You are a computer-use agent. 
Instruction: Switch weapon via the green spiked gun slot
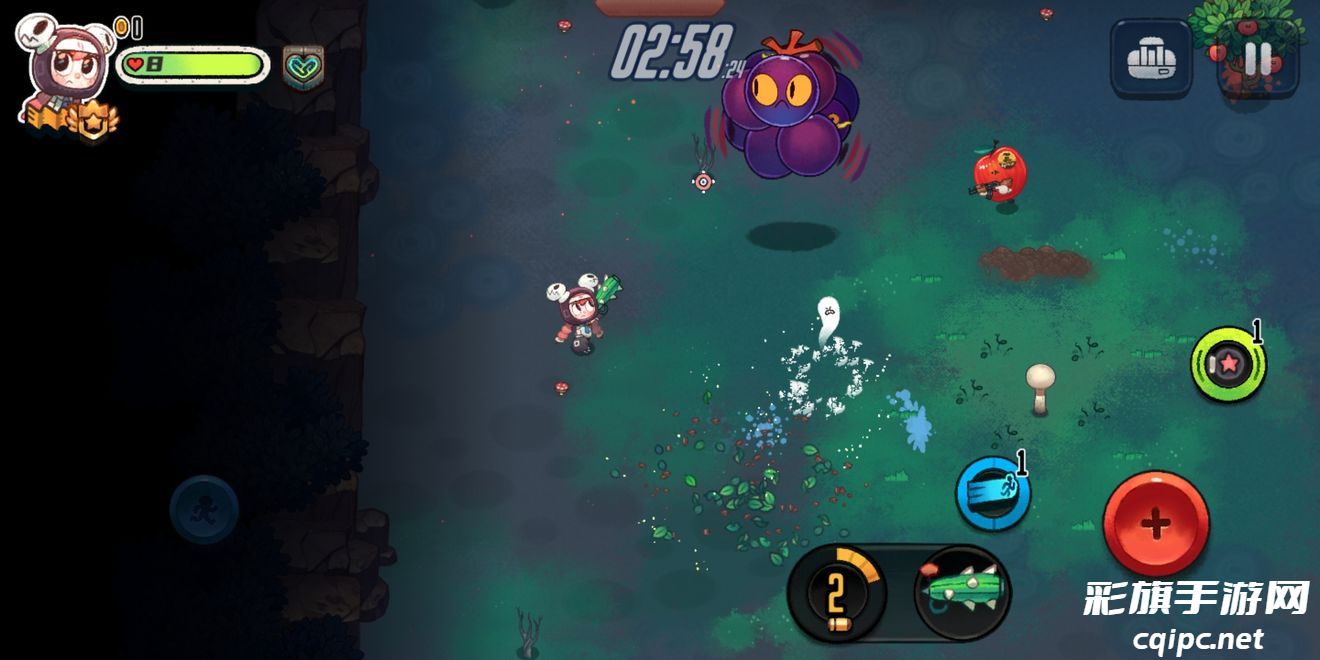[962, 593]
